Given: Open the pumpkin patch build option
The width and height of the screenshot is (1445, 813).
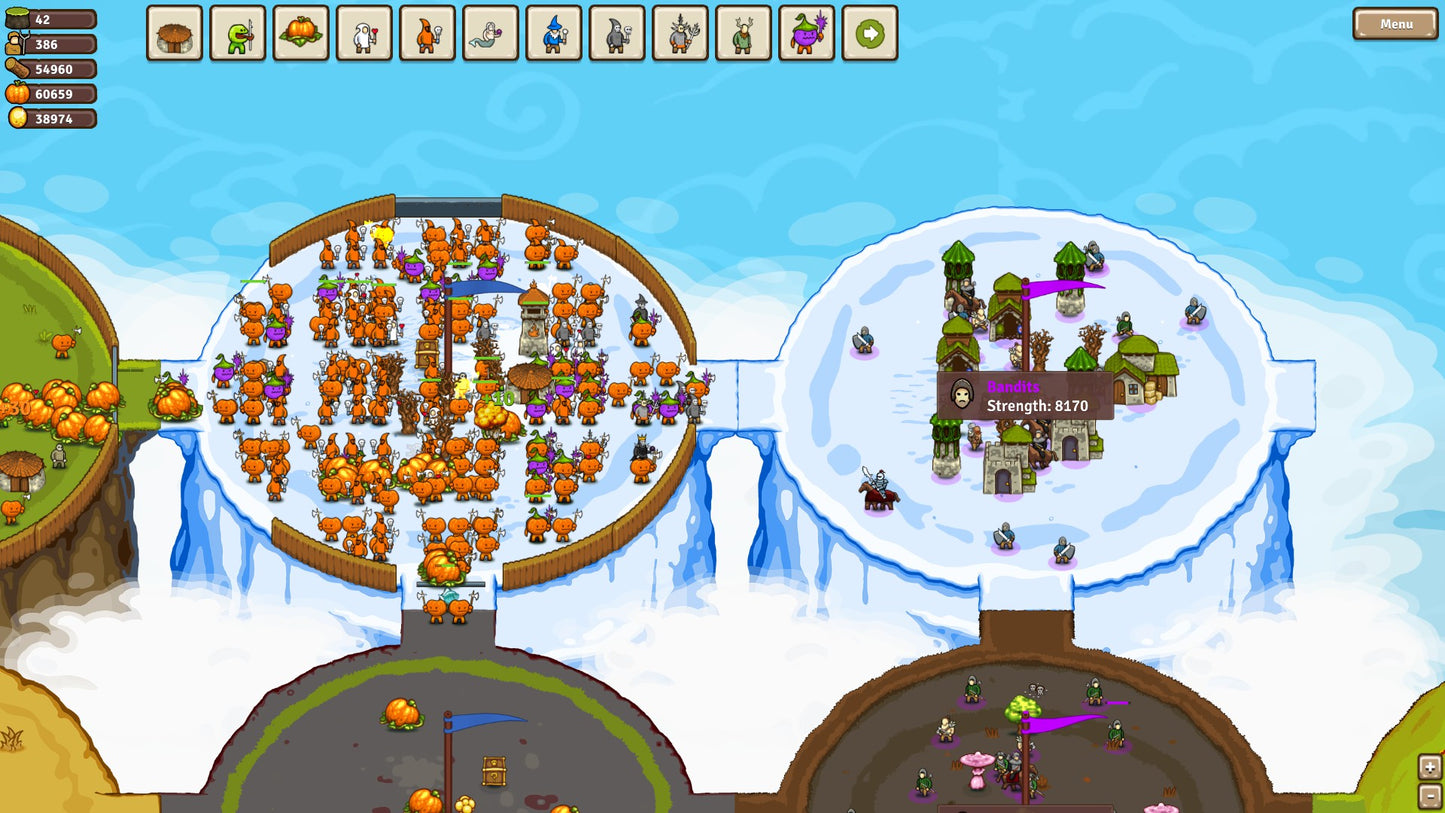Looking at the screenshot, I should click(x=301, y=33).
